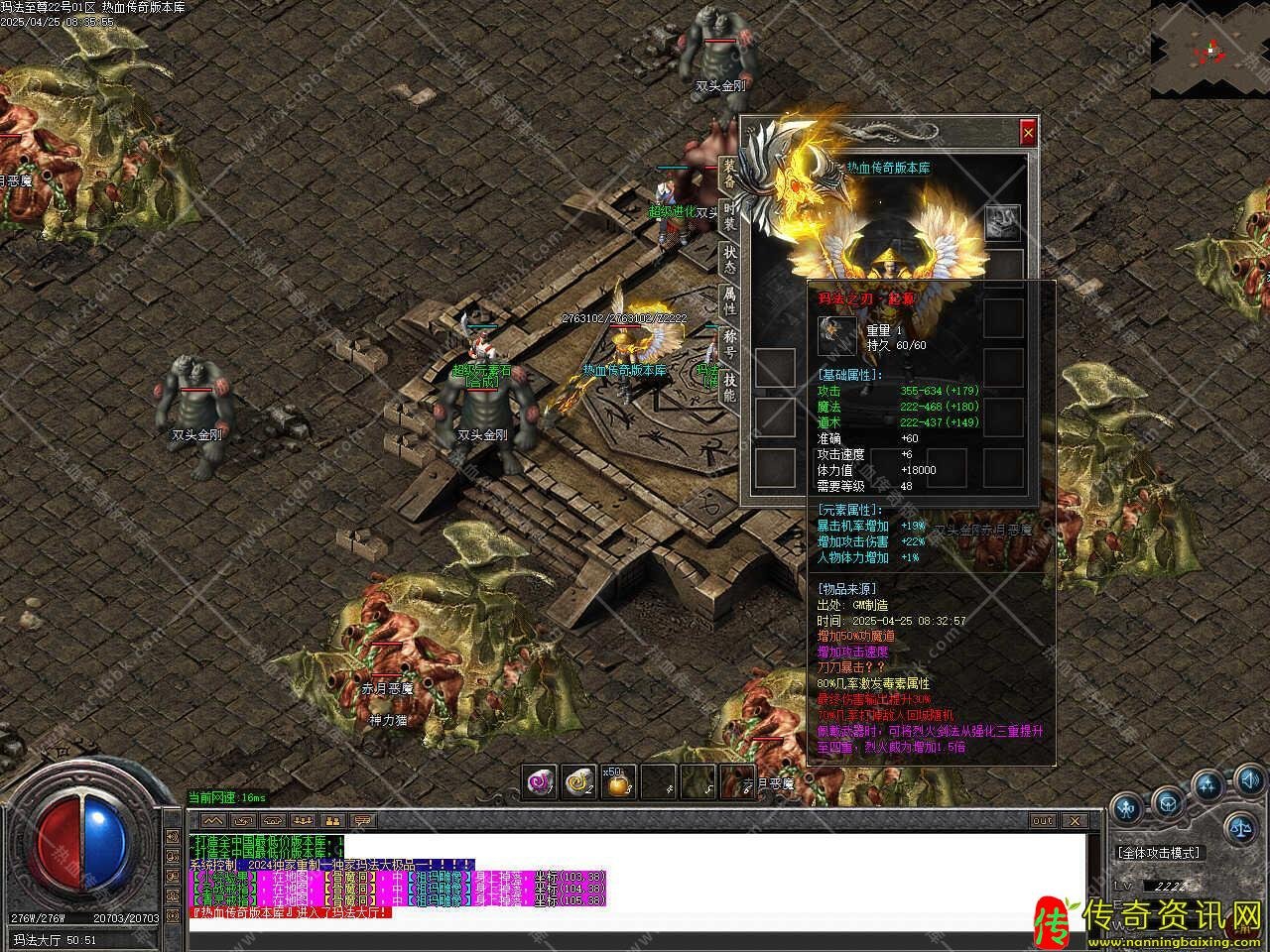Open the minimap
The image size is (1270, 952).
[x=1209, y=49]
